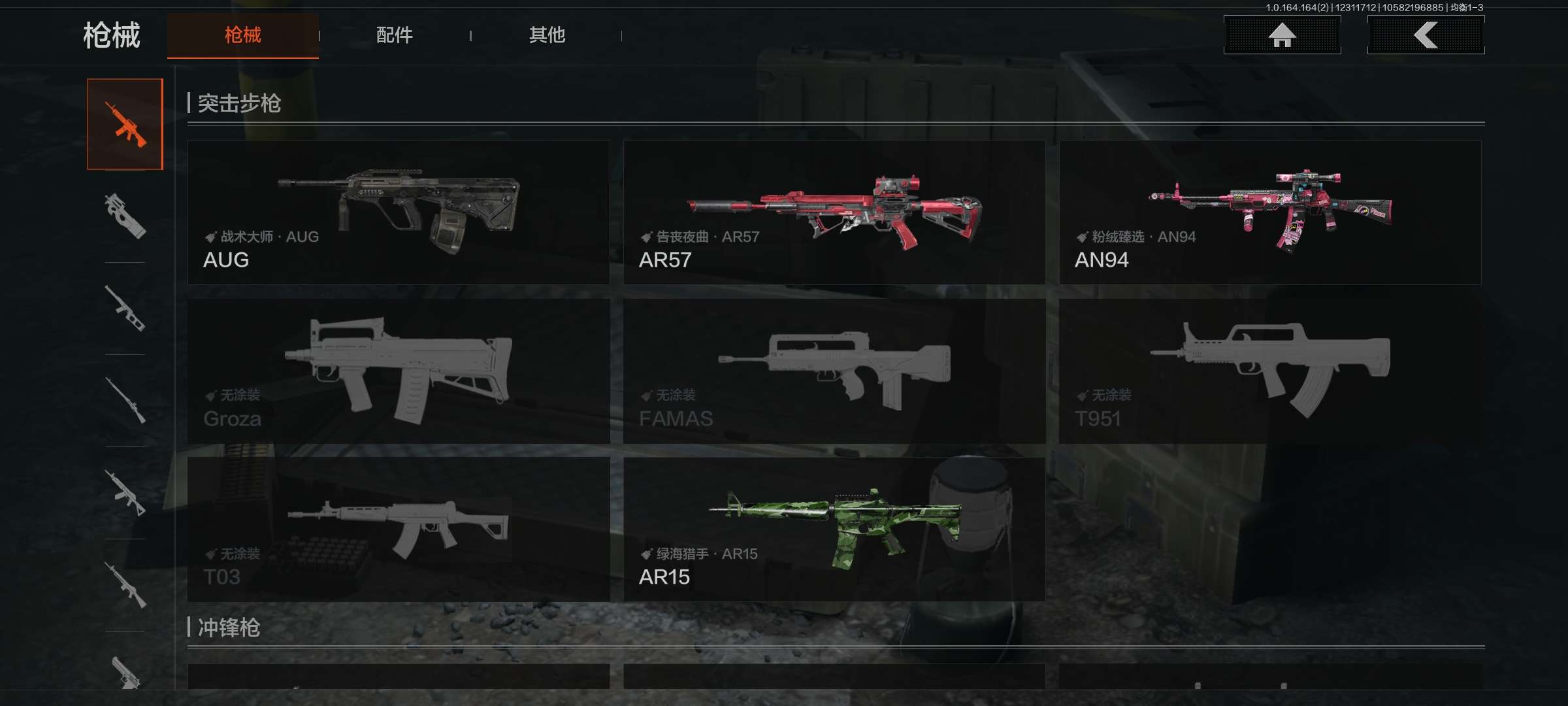Select the Groza weapon card
Viewport: 1568px width, 706px height.
[399, 371]
